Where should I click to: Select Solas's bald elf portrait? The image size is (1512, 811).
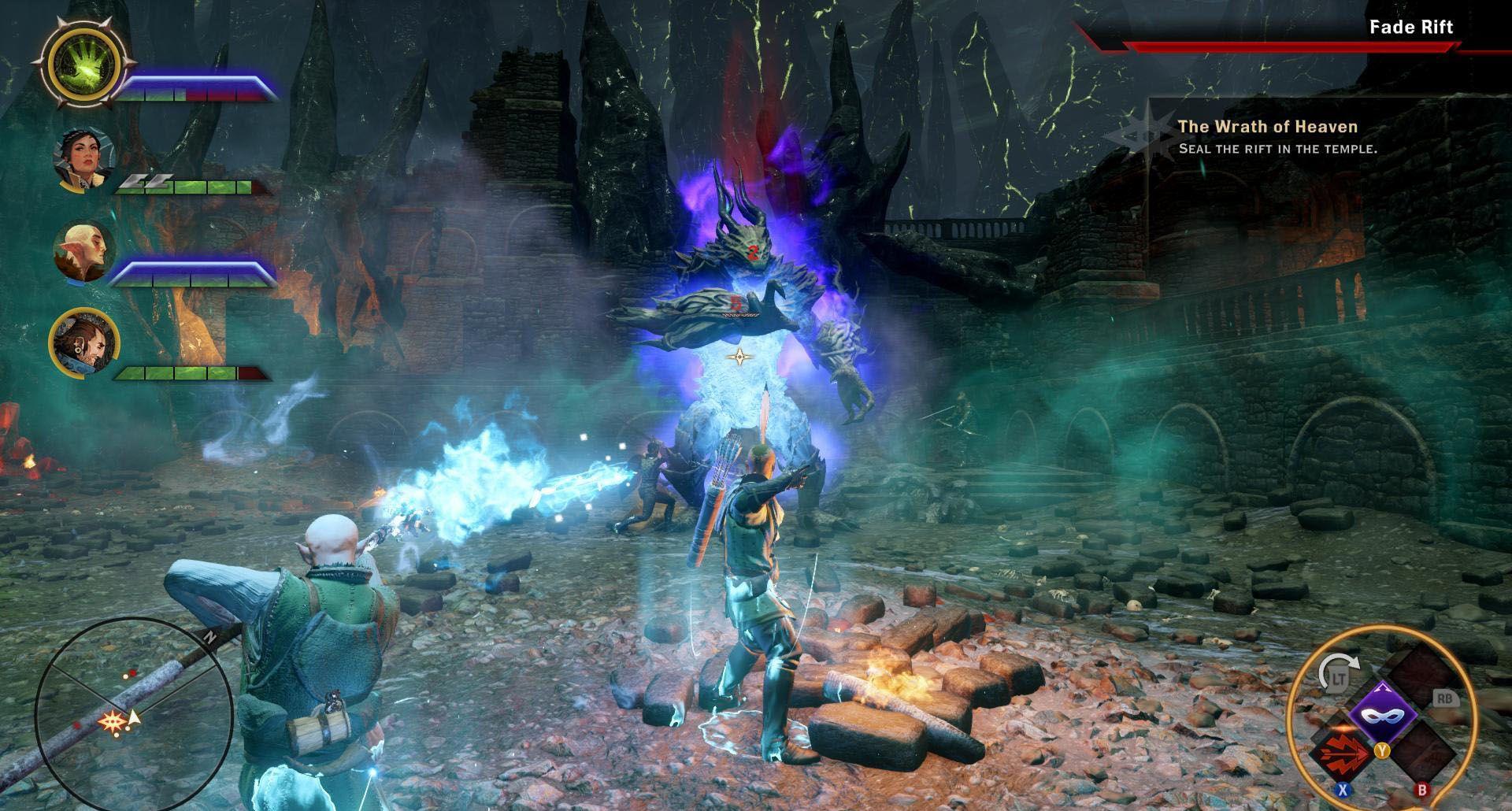coord(83,251)
